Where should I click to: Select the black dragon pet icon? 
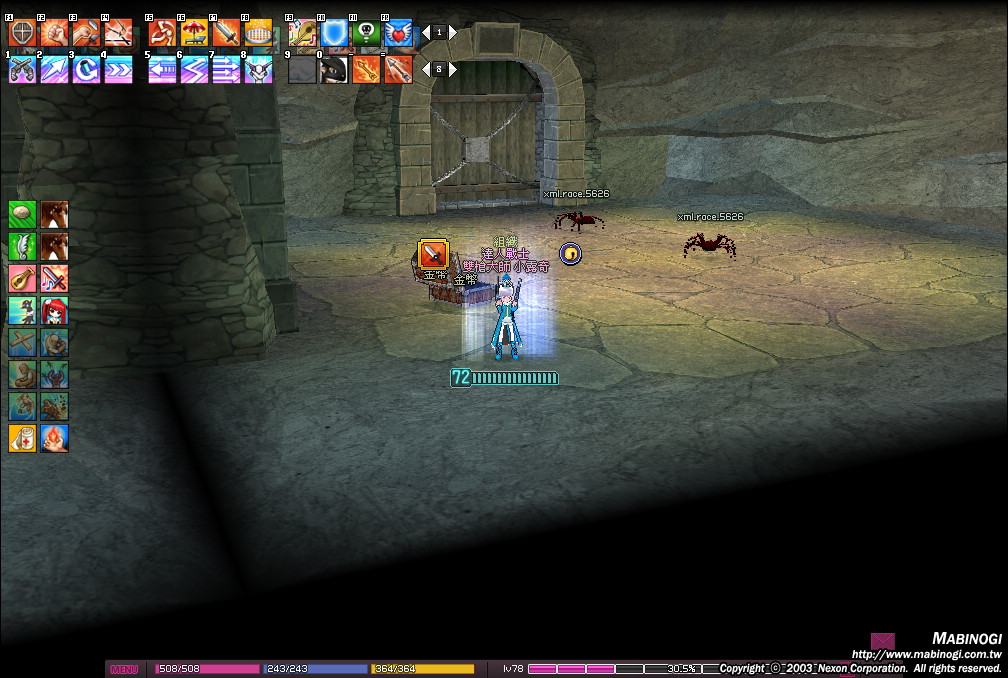click(334, 69)
